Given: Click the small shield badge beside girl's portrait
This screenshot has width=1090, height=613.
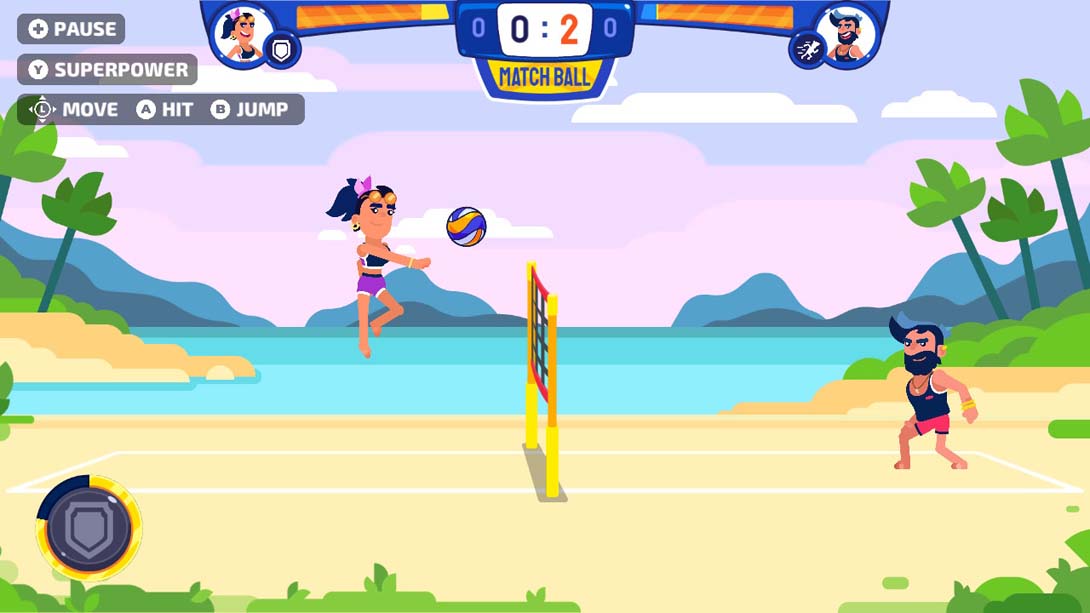Looking at the screenshot, I should click(x=282, y=50).
